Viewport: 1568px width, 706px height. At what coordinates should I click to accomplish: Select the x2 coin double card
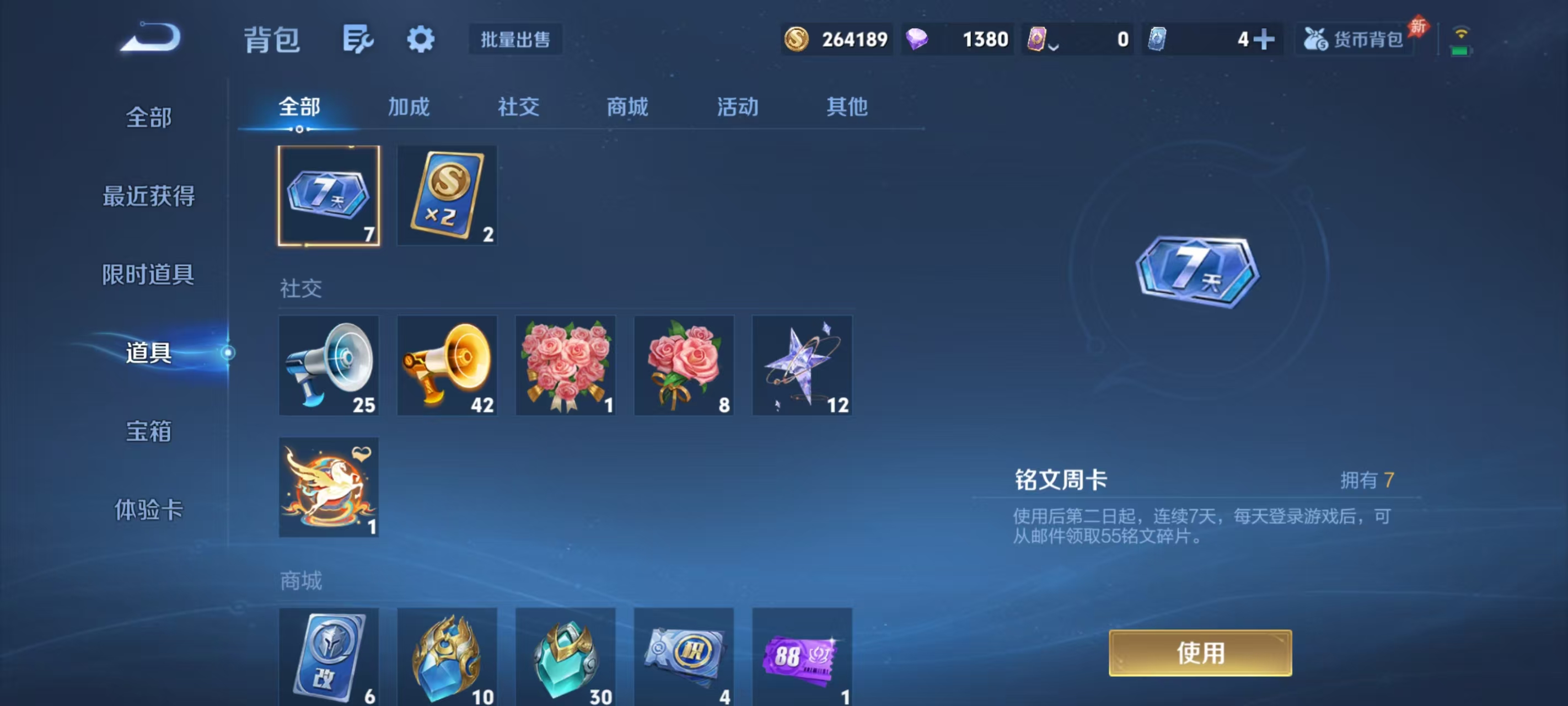[447, 195]
